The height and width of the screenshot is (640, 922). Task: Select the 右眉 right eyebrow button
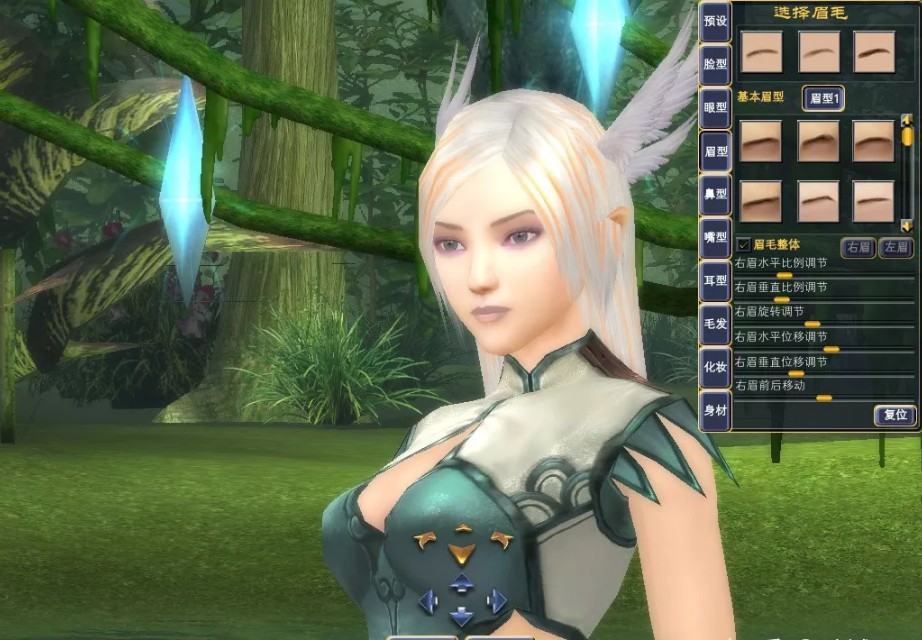tap(859, 247)
